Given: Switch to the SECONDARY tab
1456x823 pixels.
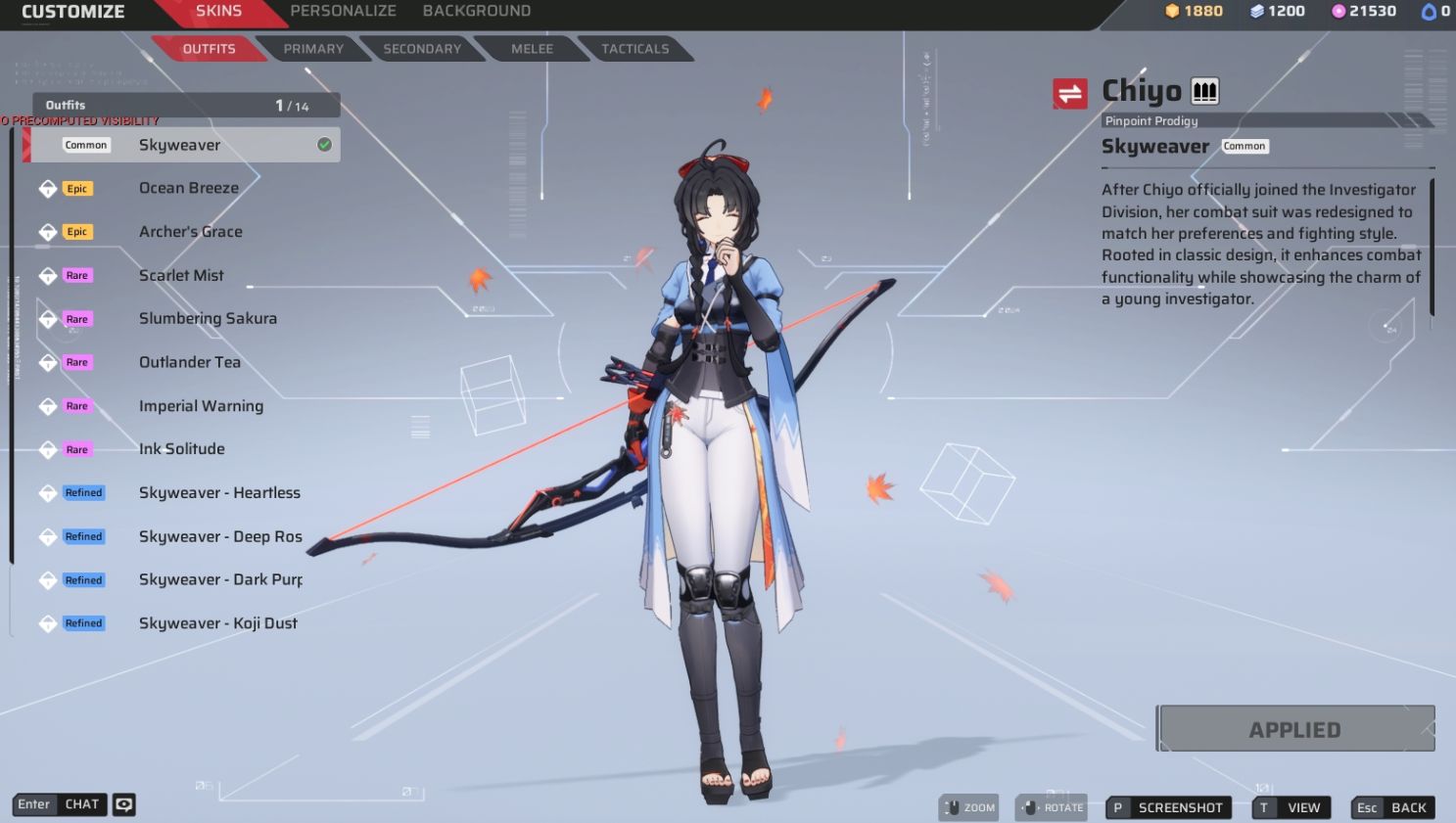Looking at the screenshot, I should coord(421,49).
